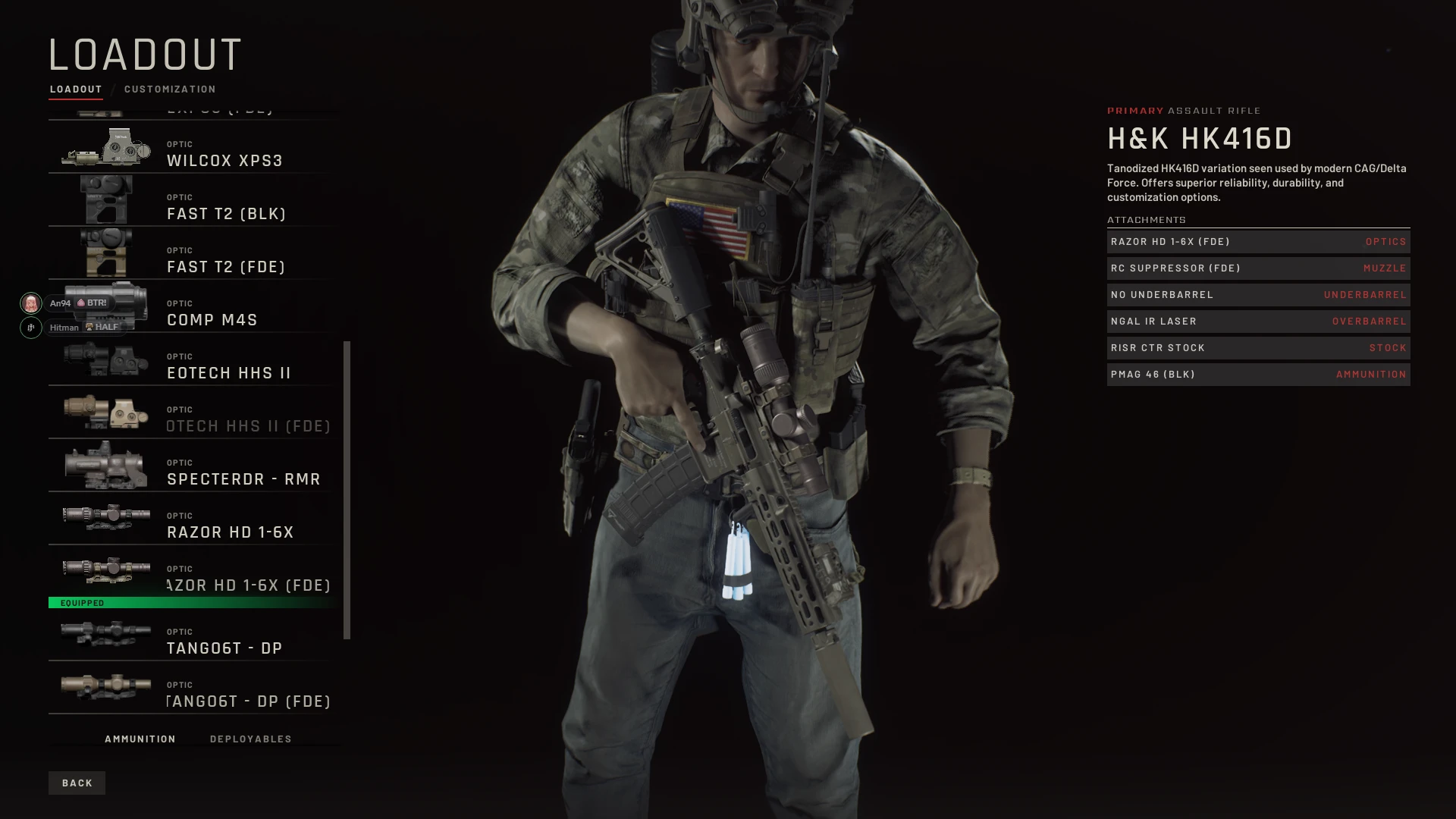Switch to the Customization tab
This screenshot has width=1456, height=819.
(170, 89)
